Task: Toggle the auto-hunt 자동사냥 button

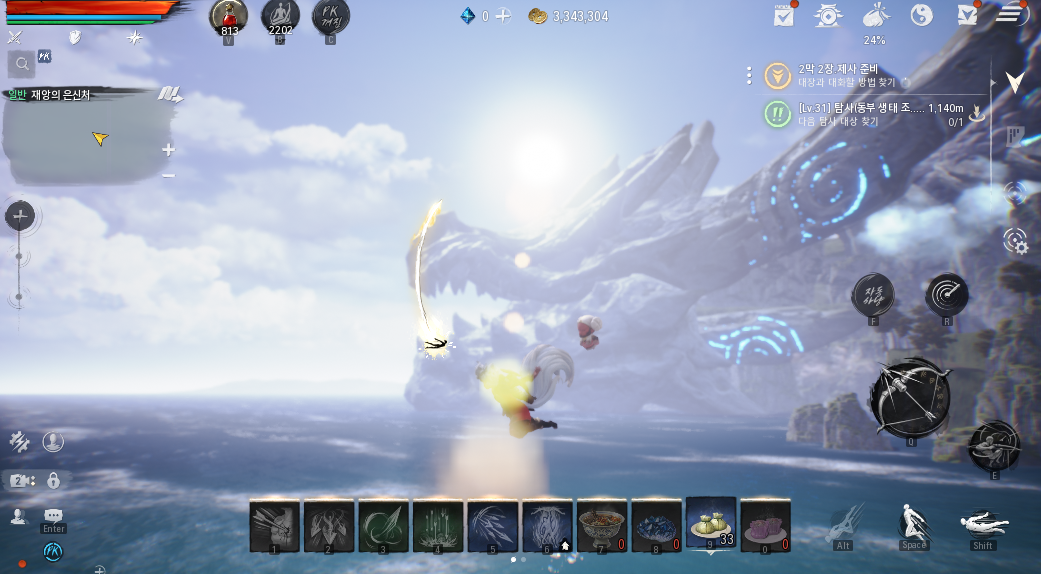Action: tap(873, 294)
